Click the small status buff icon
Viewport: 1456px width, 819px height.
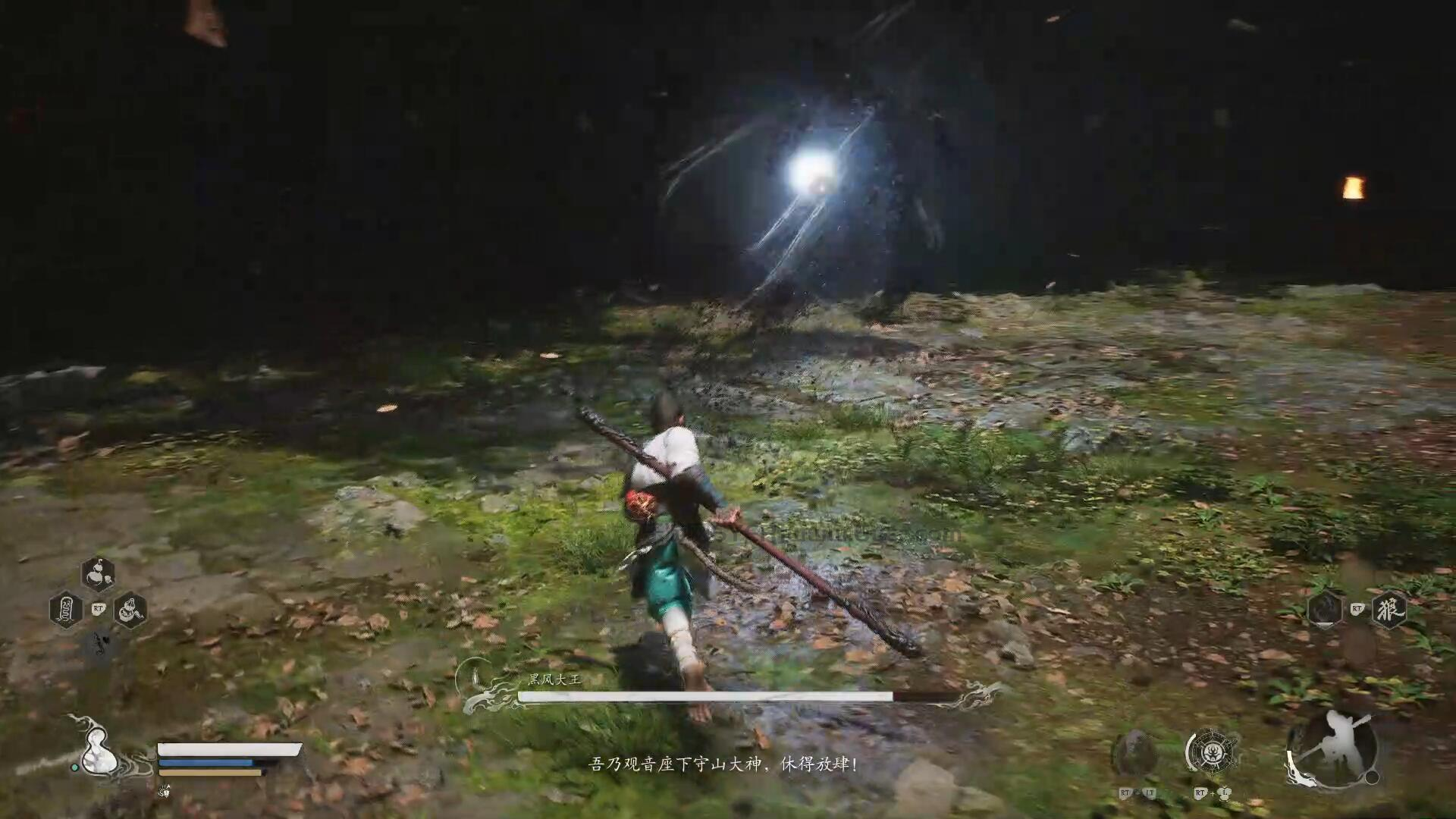coord(165,791)
